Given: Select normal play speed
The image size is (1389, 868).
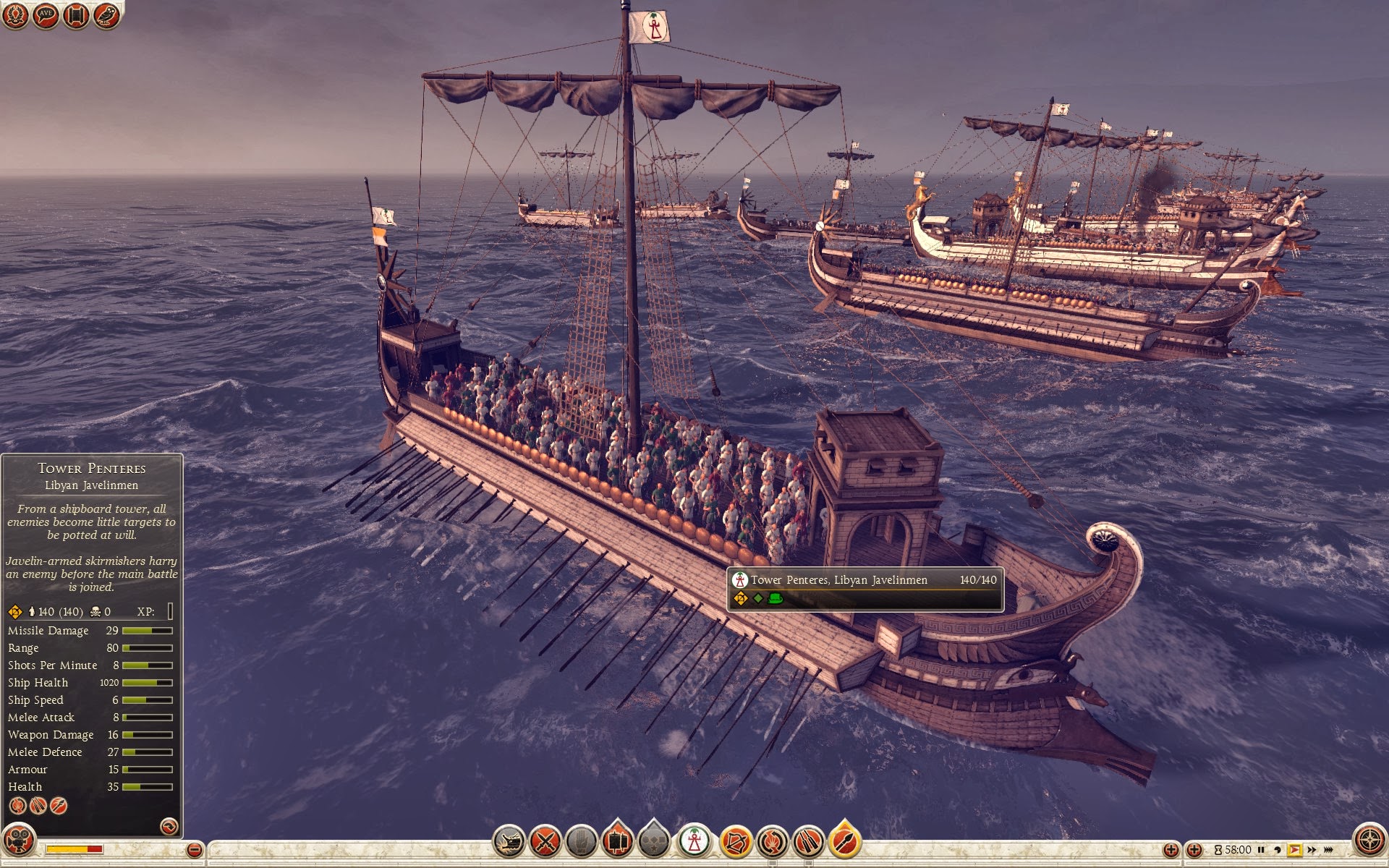Looking at the screenshot, I should tap(1294, 850).
